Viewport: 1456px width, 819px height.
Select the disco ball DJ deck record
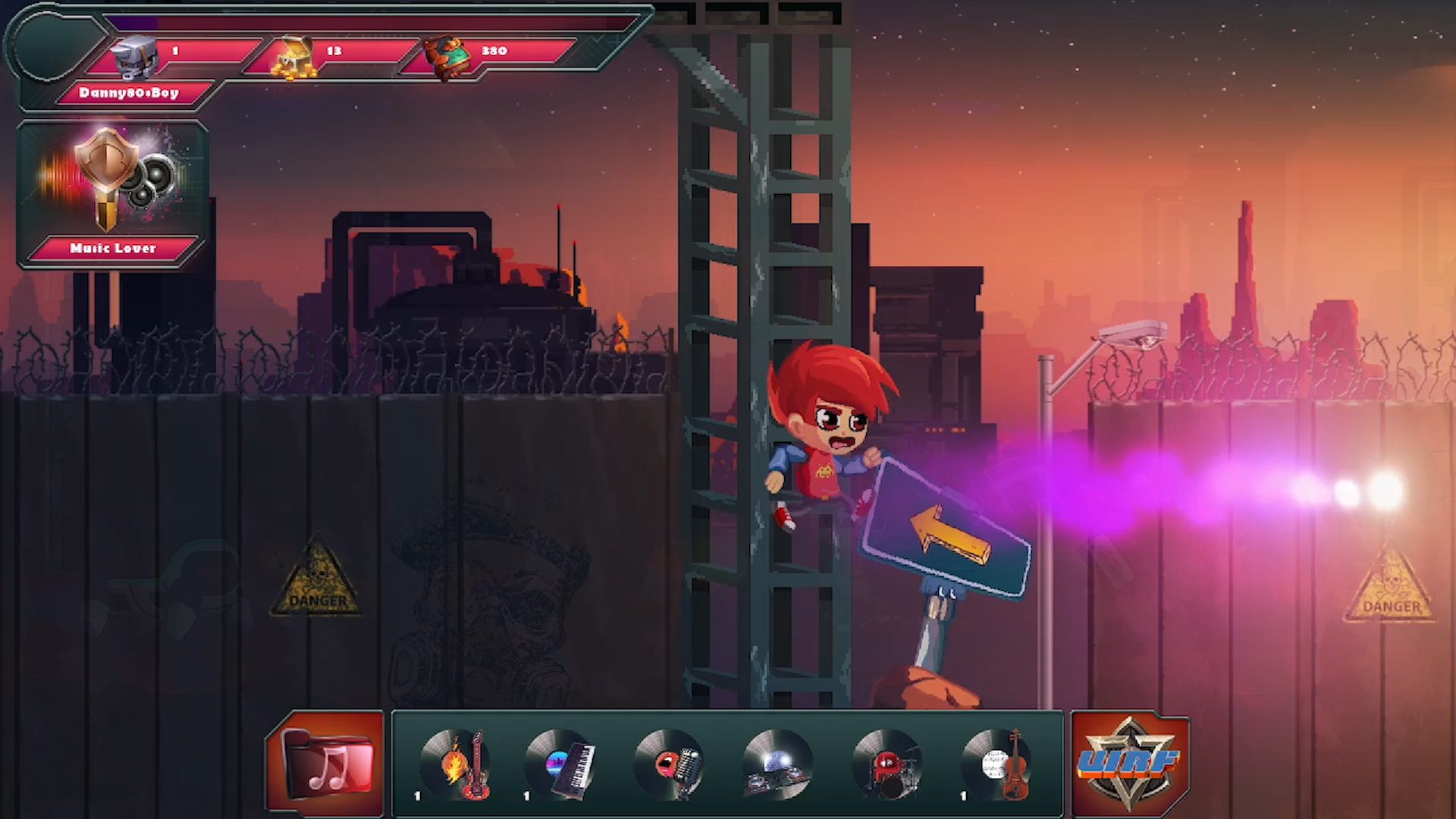(x=777, y=764)
